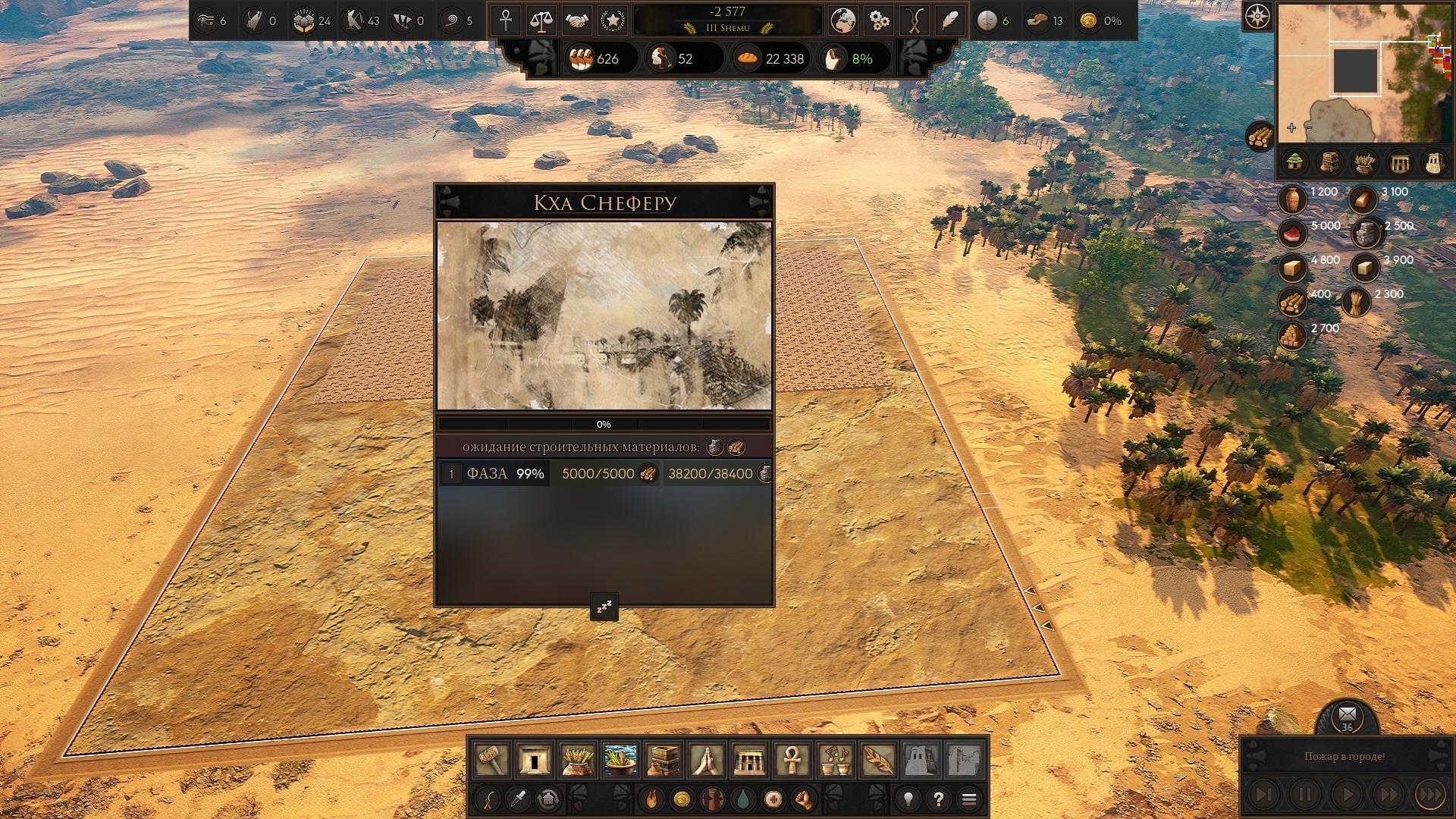Screen dimensions: 1456x819
Task: Pause the game speed
Action: [1304, 795]
